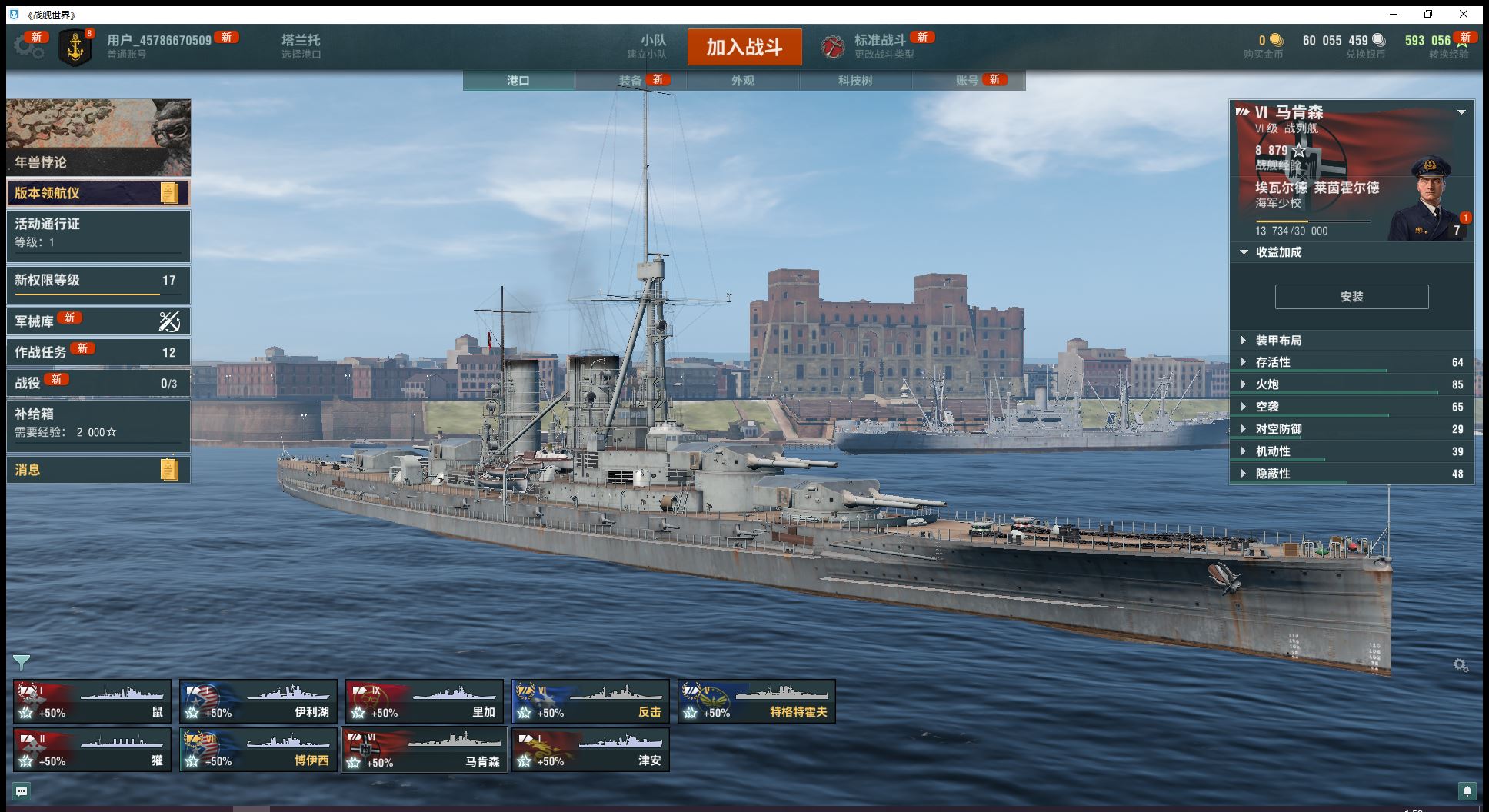
Task: Pick the 特格特霍夫 ship card
Action: pyautogui.click(x=757, y=701)
